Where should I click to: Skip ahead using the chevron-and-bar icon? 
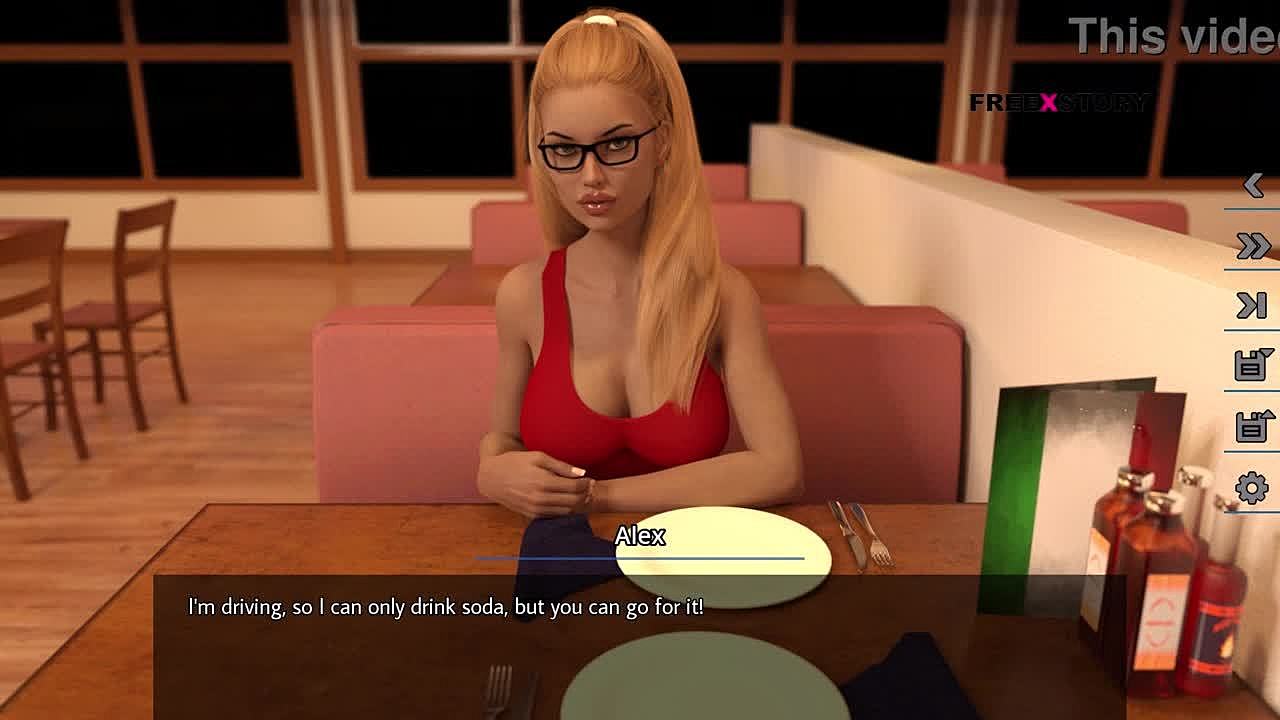[1252, 306]
